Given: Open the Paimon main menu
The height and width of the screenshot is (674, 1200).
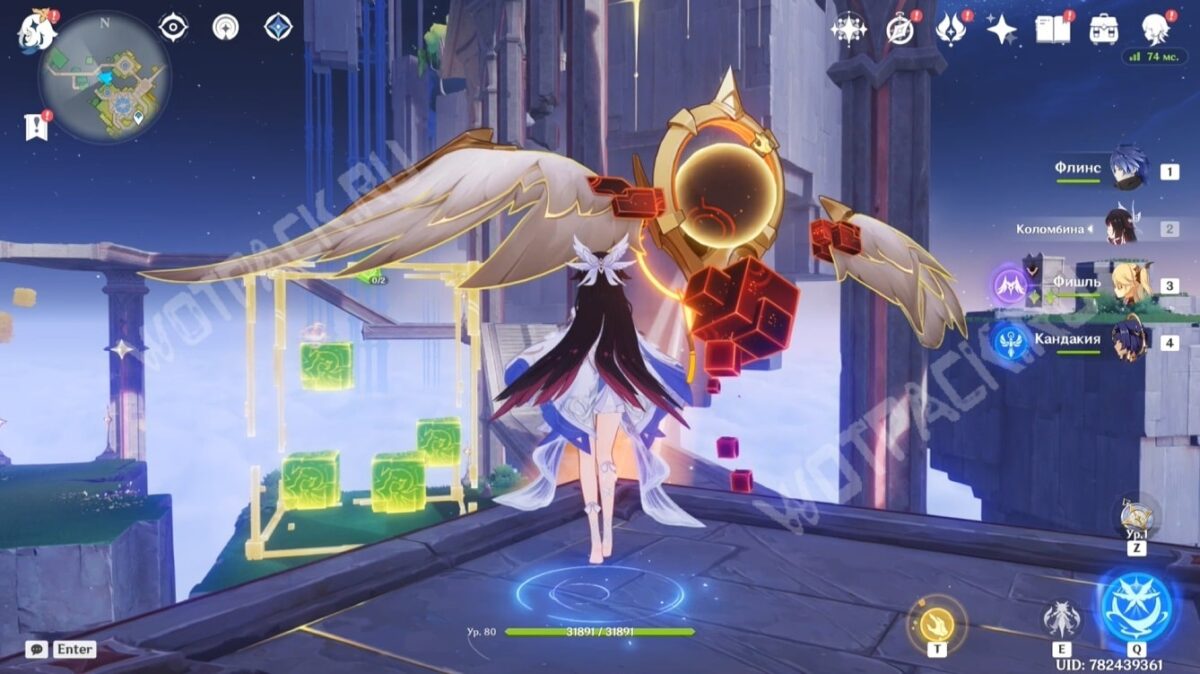Looking at the screenshot, I should coord(37,31).
